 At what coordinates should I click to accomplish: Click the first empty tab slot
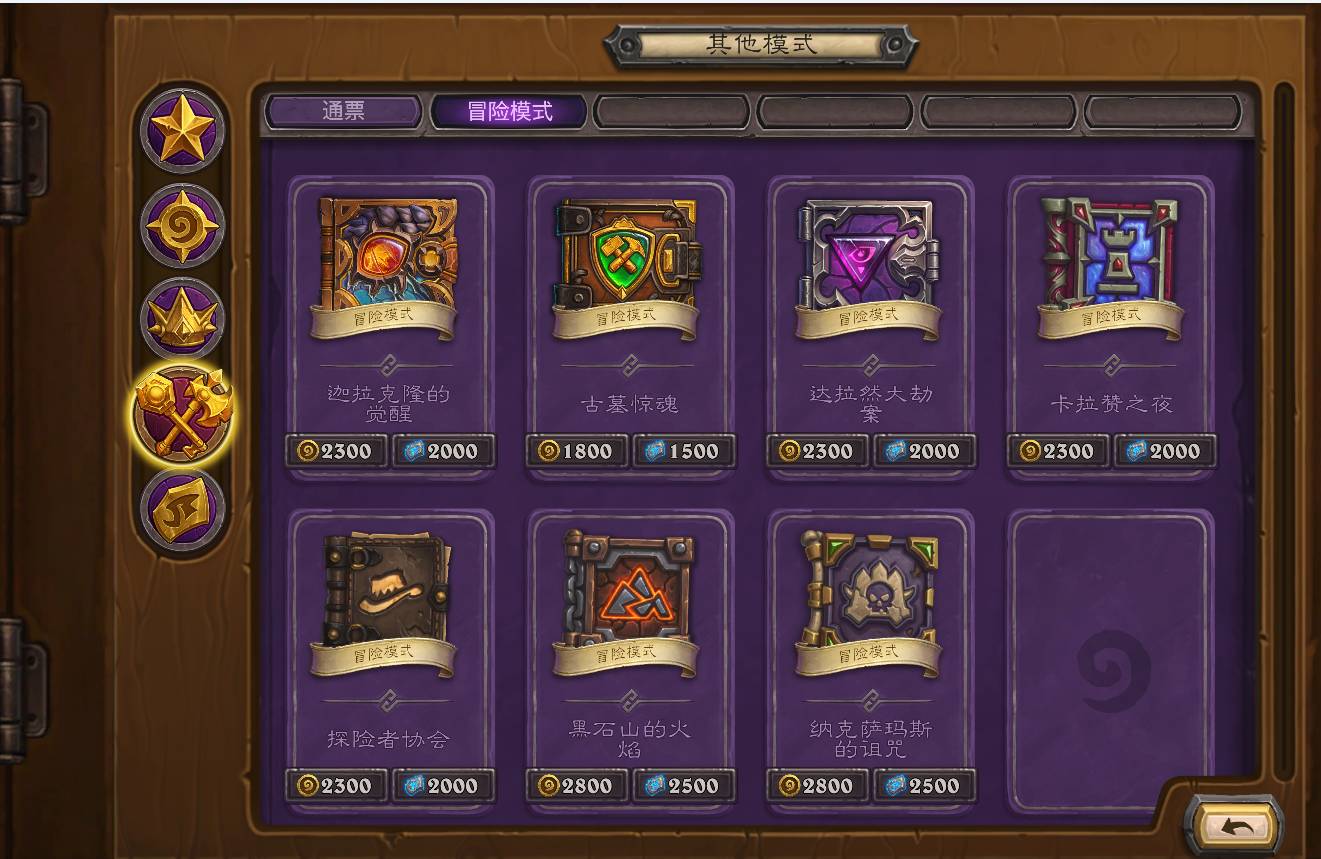[x=670, y=112]
